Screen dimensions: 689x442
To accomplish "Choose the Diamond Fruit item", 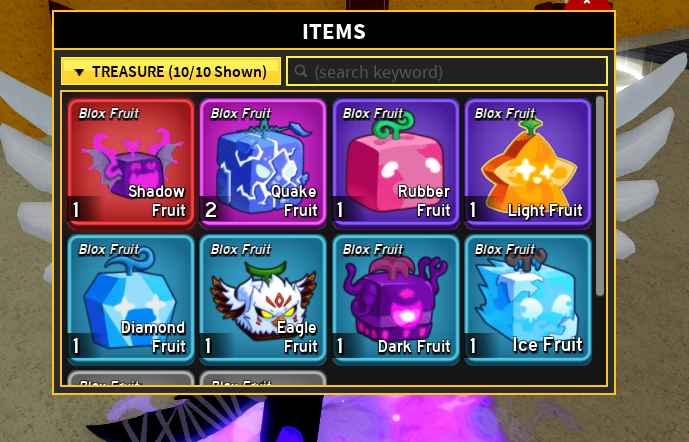I will (x=130, y=298).
